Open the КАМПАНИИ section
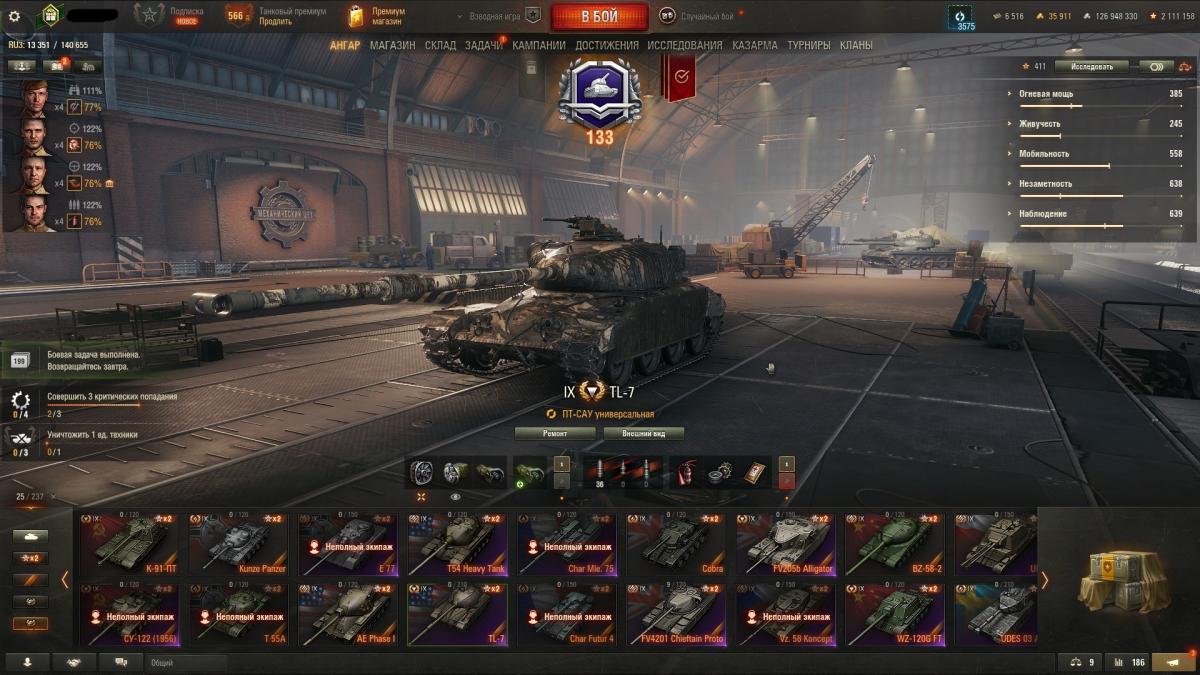 [539, 45]
